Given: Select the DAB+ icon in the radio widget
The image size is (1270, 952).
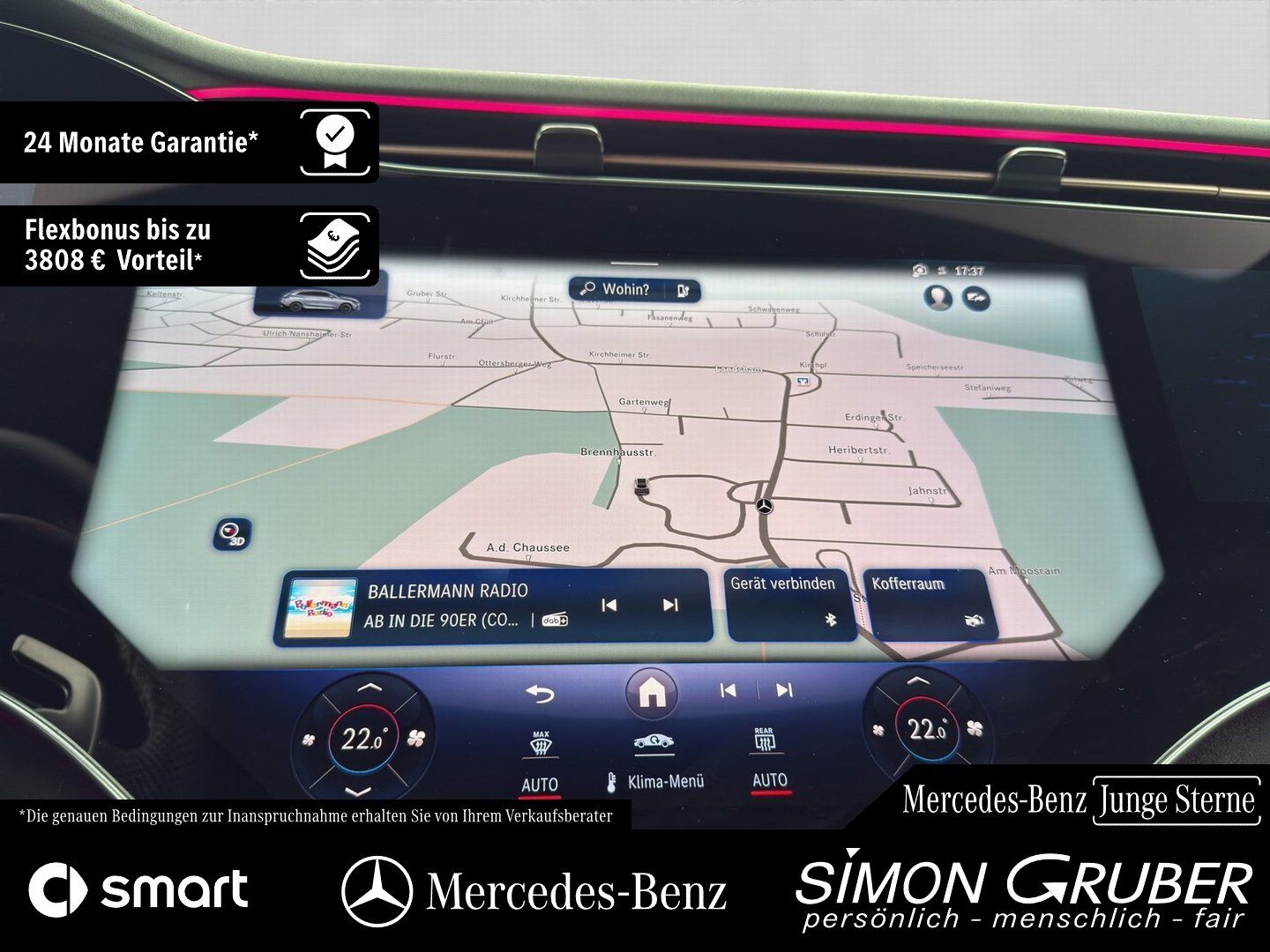Looking at the screenshot, I should point(556,620).
